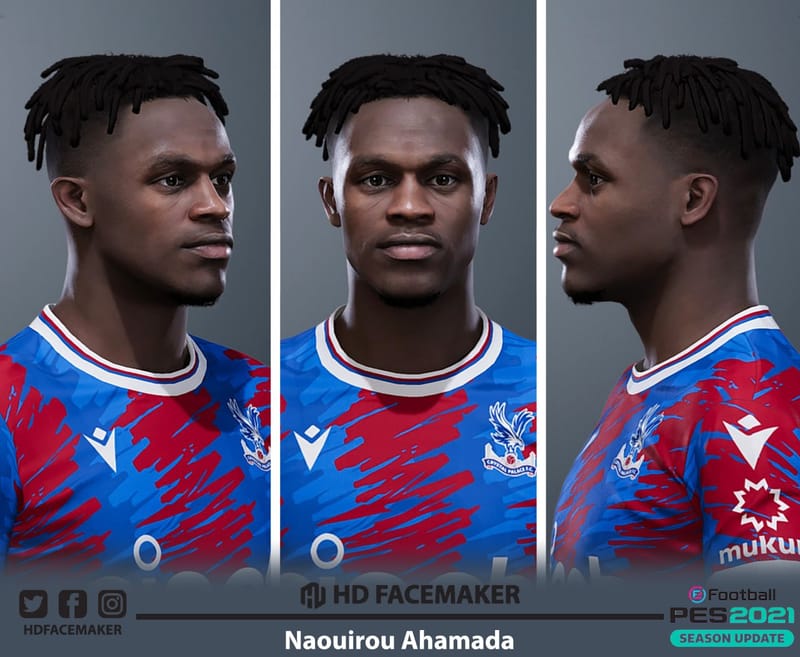The height and width of the screenshot is (657, 800).
Task: Open the Twitter bird icon
Action: (33, 603)
